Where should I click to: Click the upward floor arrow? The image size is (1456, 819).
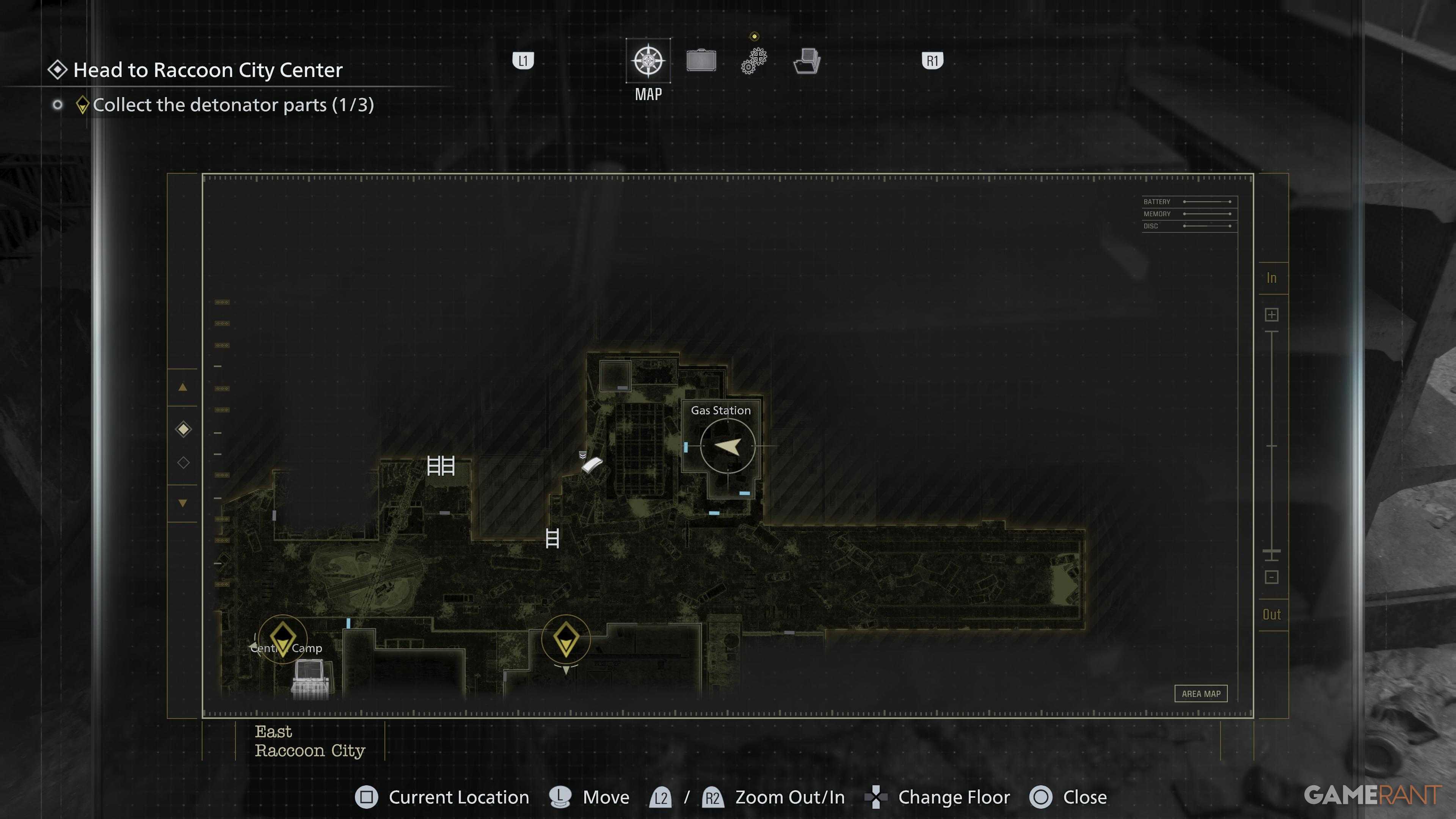point(182,388)
